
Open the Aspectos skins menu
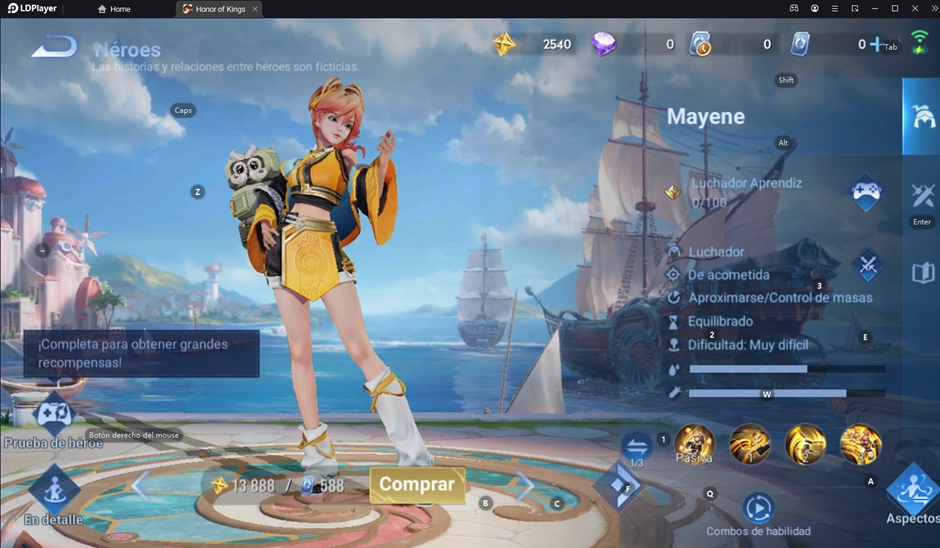pyautogui.click(x=912, y=491)
